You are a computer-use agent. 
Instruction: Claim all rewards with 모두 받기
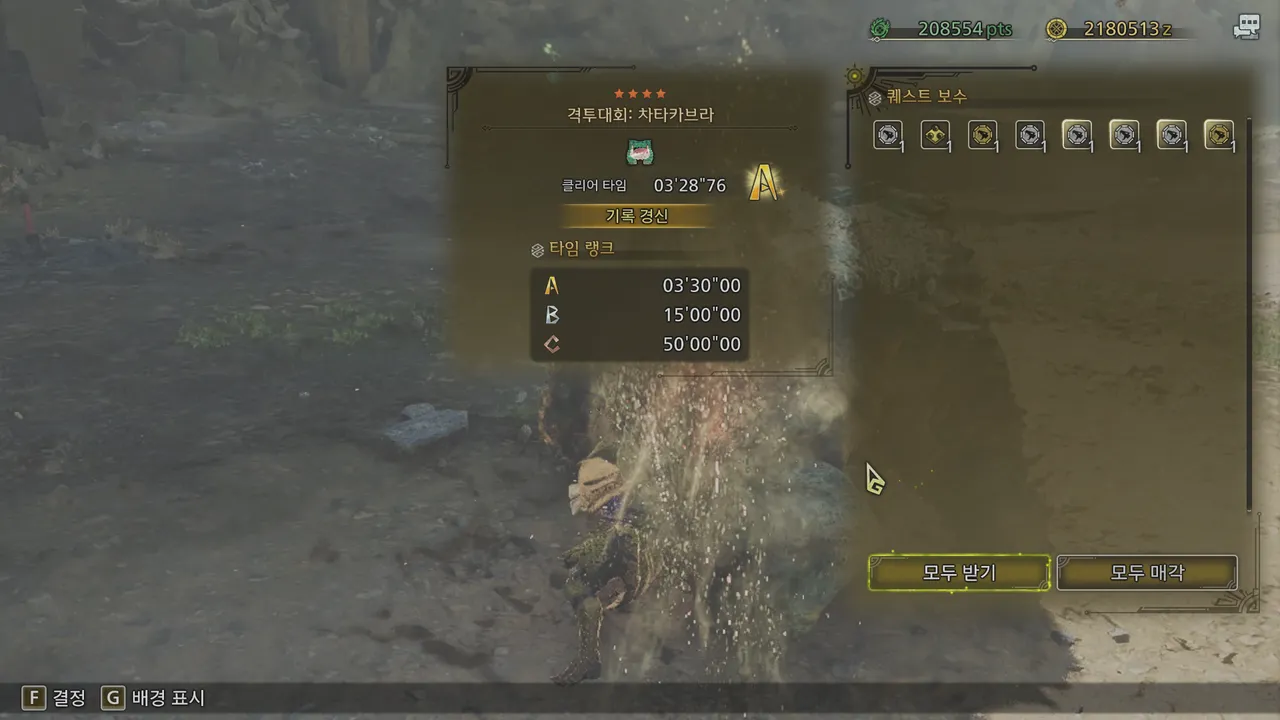959,573
